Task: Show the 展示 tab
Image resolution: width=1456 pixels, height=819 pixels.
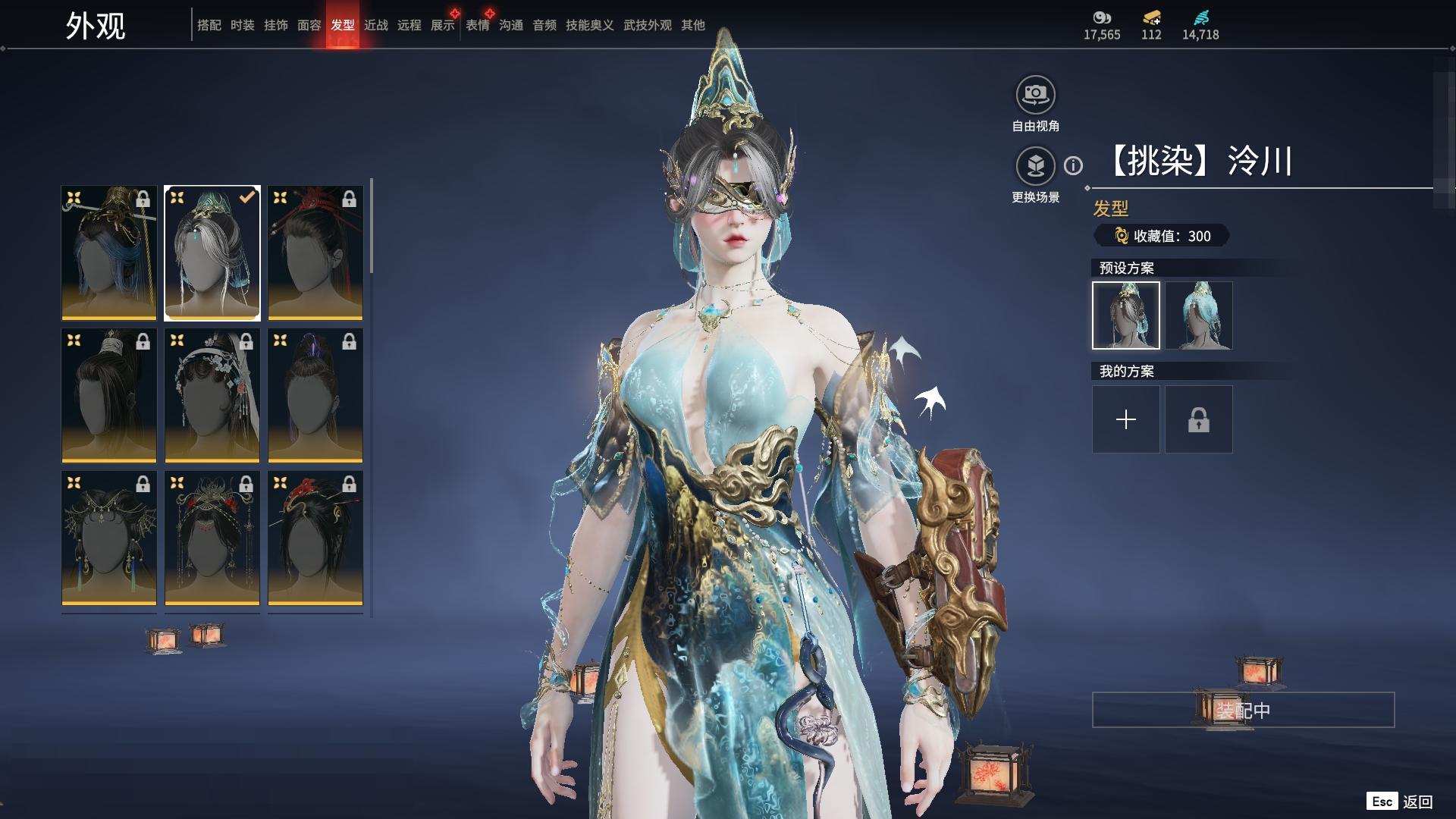Action: tap(442, 25)
